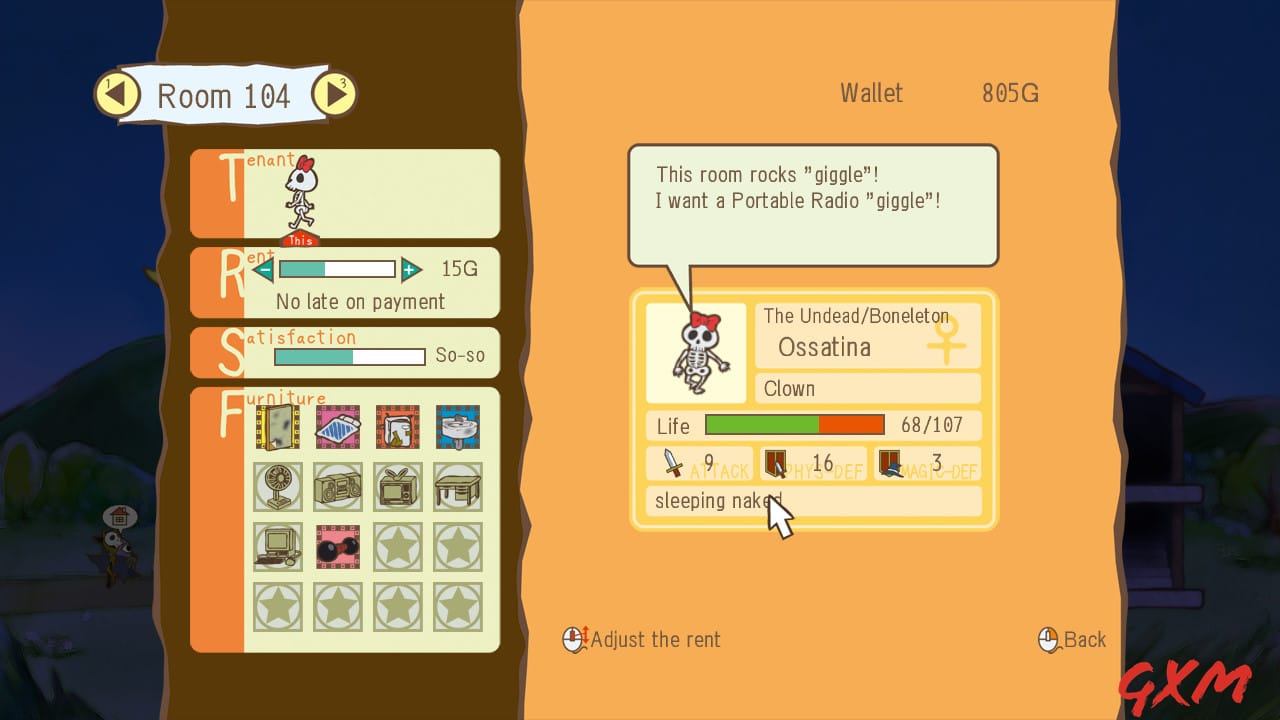The height and width of the screenshot is (720, 1280).
Task: Select the mirror furniture icon
Action: click(277, 427)
